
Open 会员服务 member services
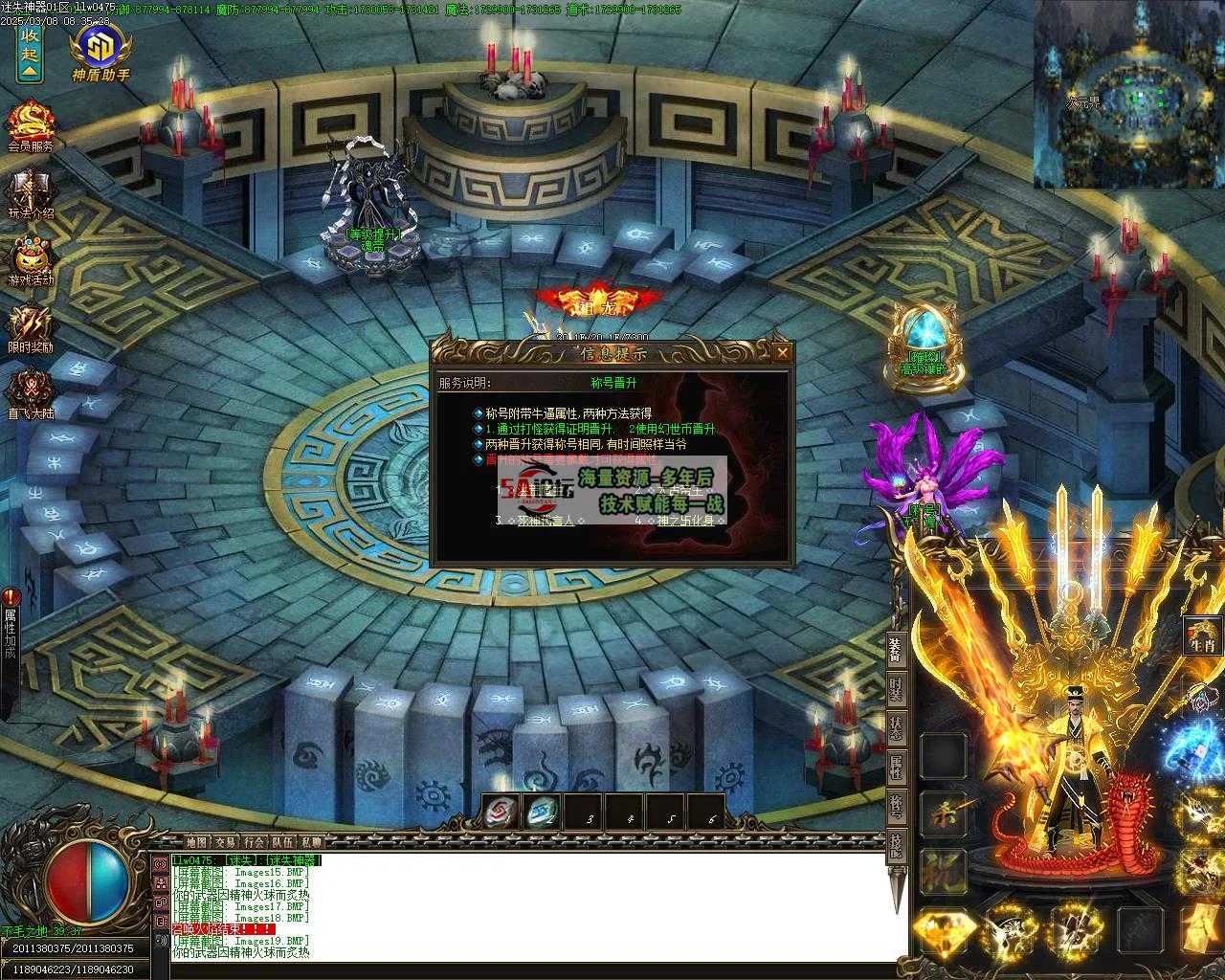coord(31,126)
